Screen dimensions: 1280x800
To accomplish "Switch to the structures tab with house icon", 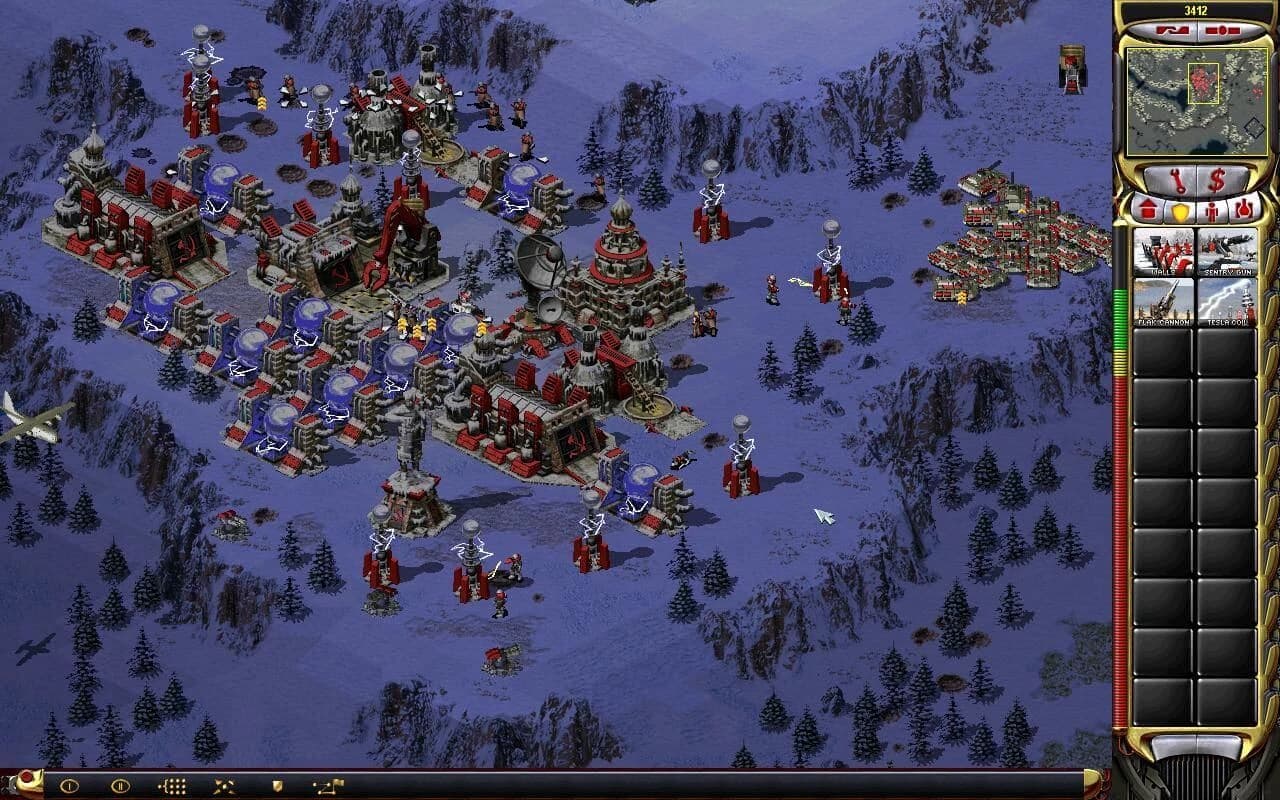I will 1148,210.
